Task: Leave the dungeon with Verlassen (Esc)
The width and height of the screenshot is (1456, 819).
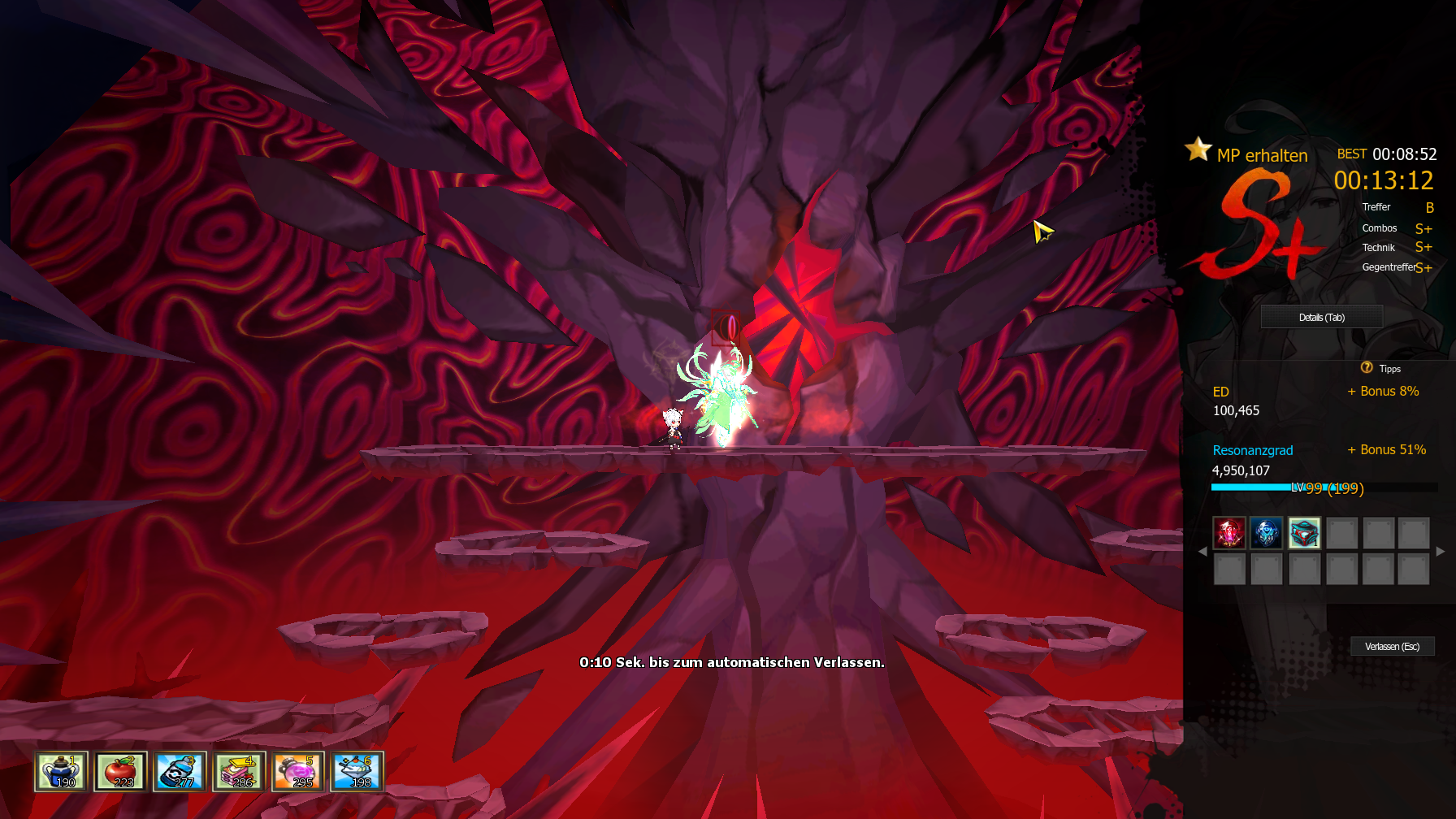Action: point(1392,646)
